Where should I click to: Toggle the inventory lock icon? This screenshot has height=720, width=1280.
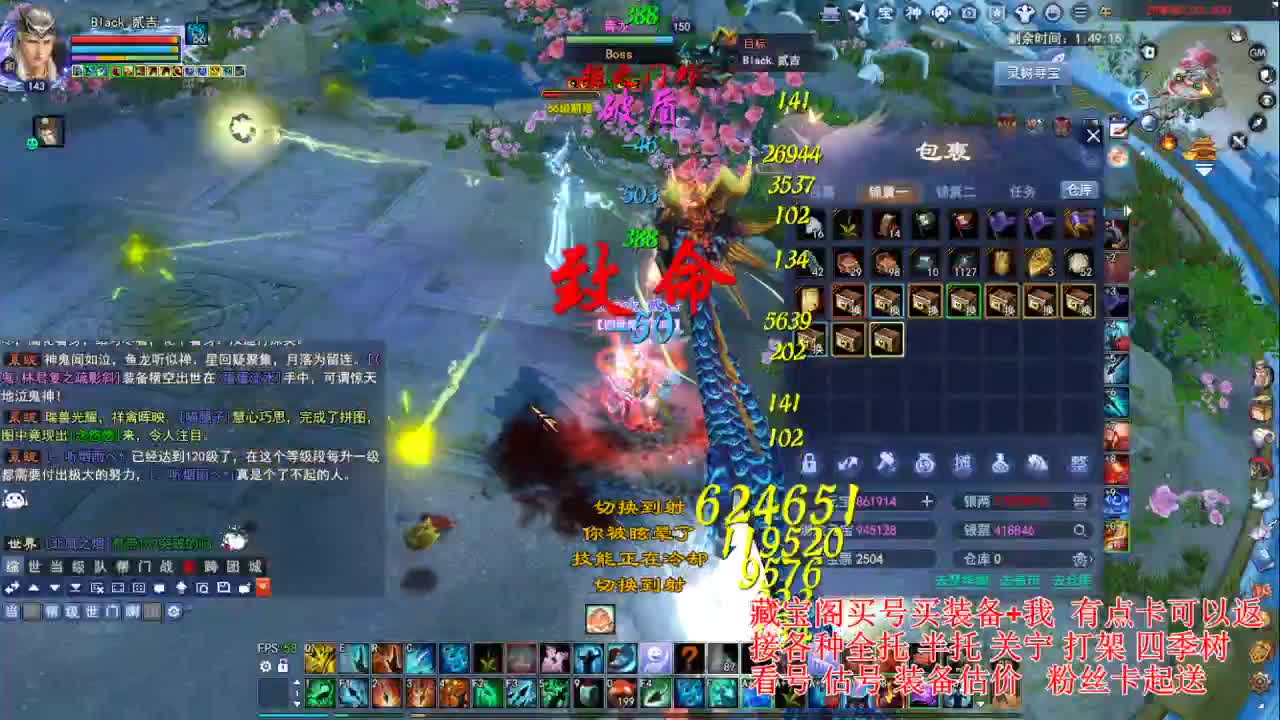tap(810, 463)
